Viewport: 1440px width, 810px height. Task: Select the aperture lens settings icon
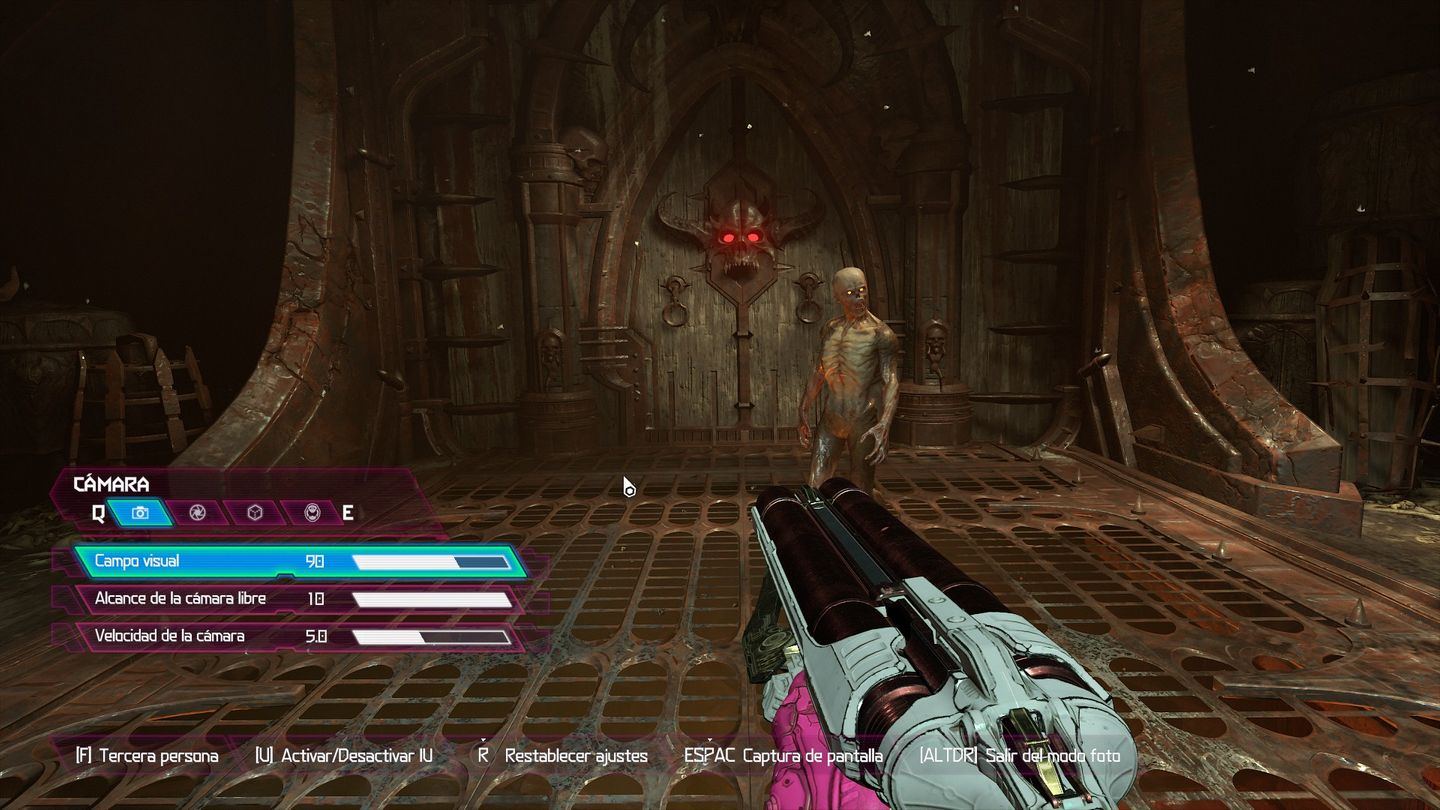click(198, 513)
